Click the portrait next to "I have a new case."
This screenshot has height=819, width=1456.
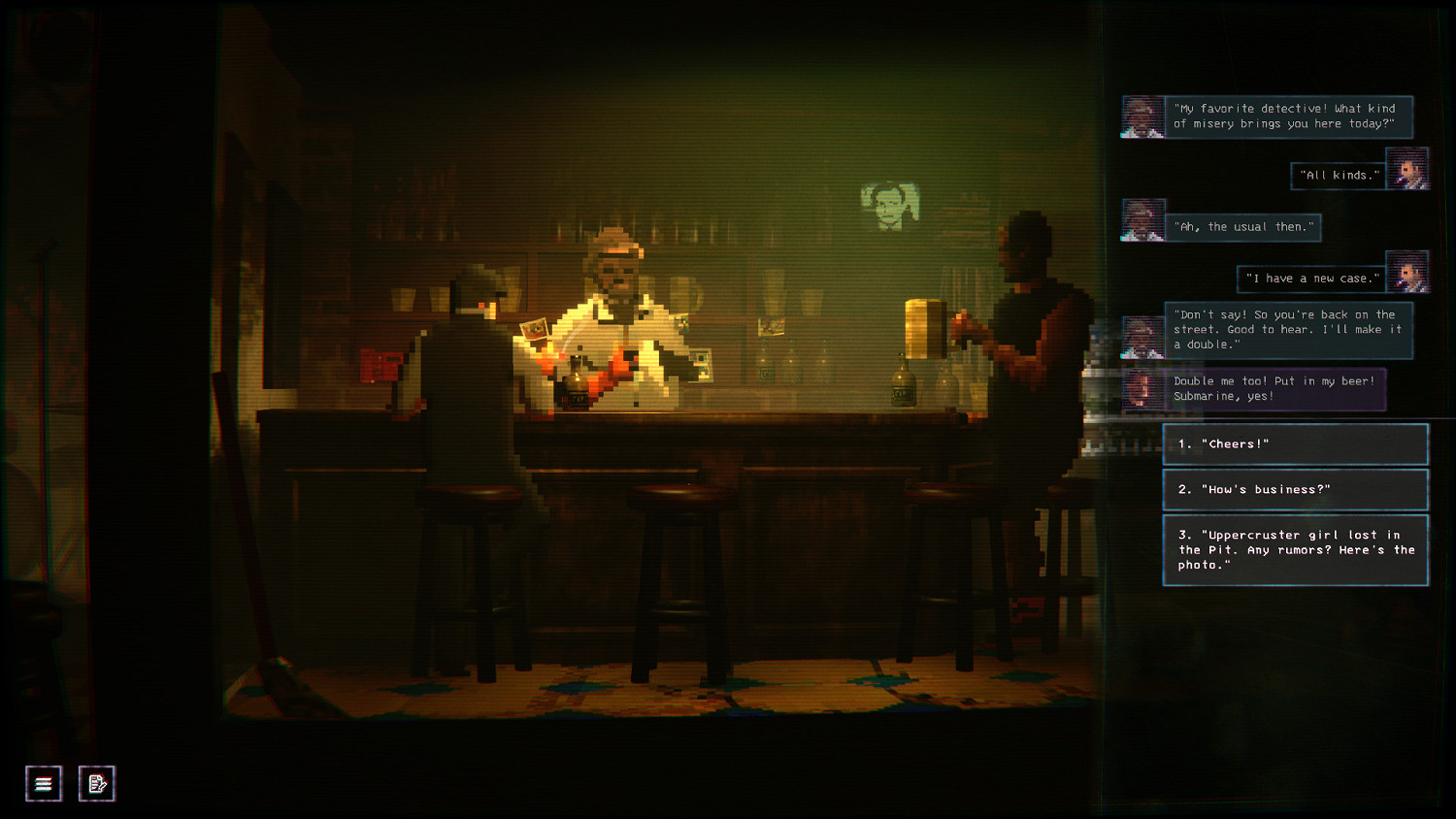[x=1407, y=273]
